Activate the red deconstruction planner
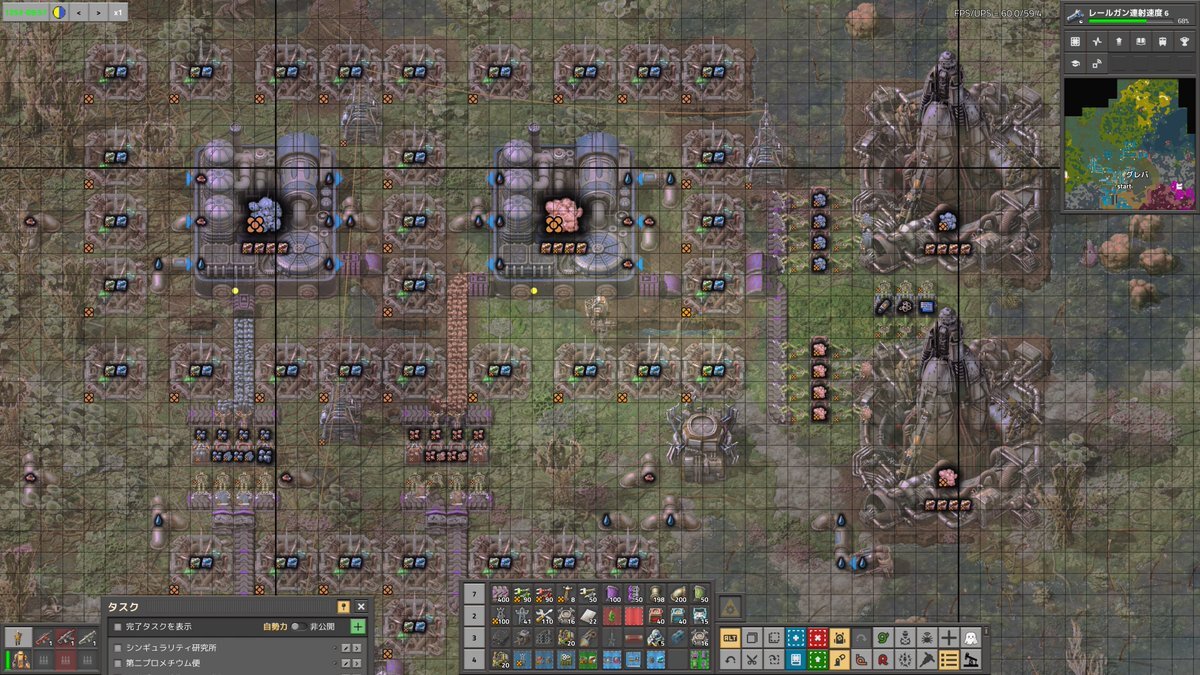The height and width of the screenshot is (675, 1200). coord(818,637)
